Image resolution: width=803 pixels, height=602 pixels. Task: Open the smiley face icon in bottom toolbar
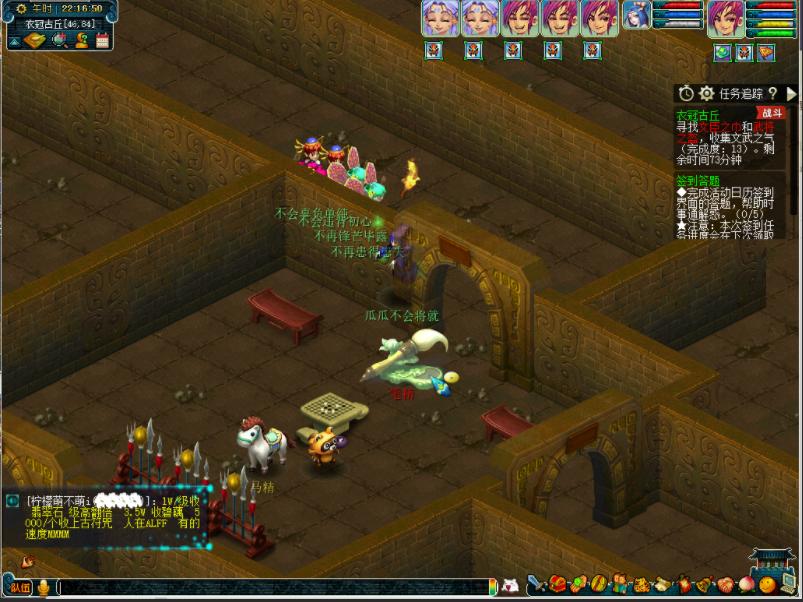tap(766, 583)
